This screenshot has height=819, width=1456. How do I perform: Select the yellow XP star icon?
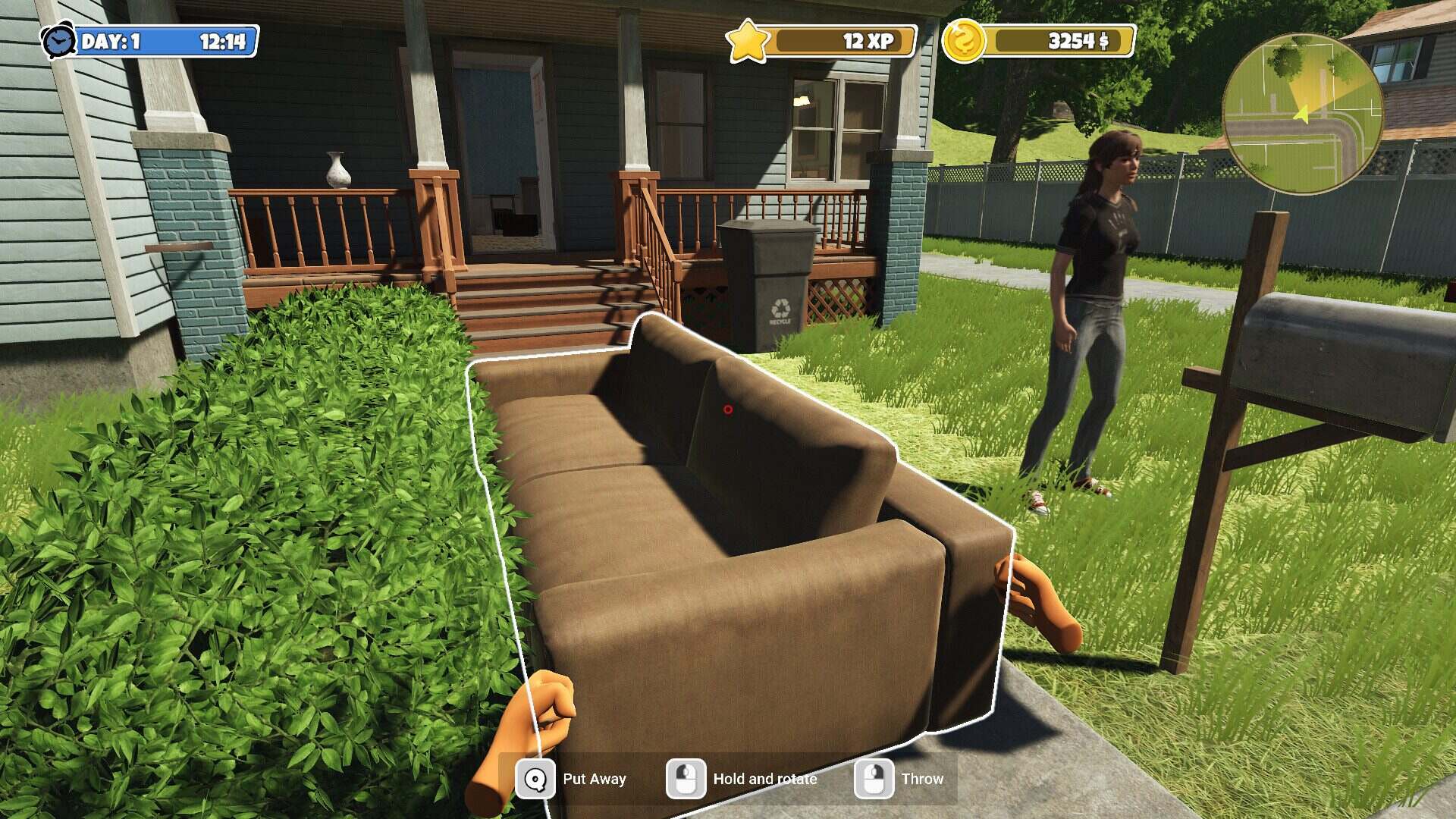pos(749,41)
